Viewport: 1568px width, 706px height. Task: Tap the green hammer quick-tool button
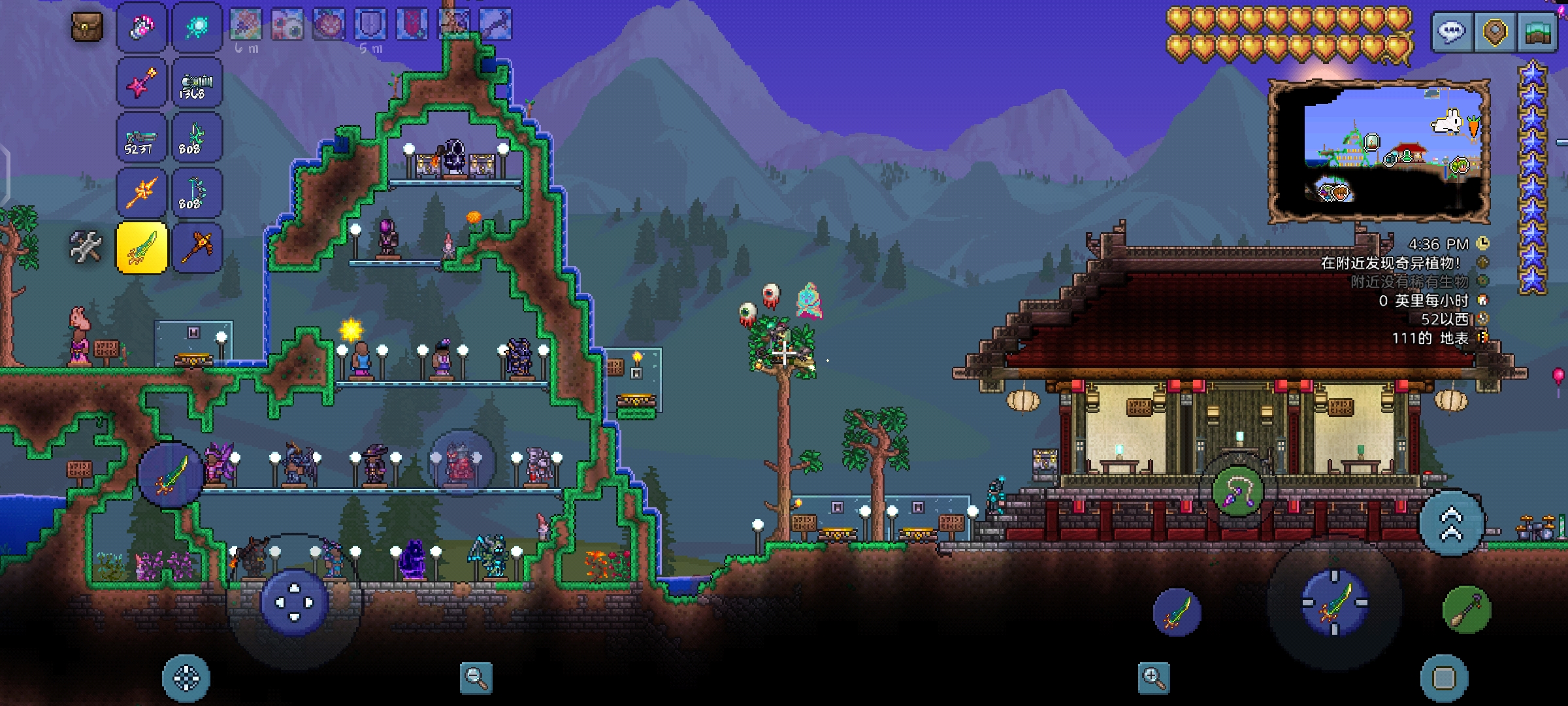[x=1466, y=609]
